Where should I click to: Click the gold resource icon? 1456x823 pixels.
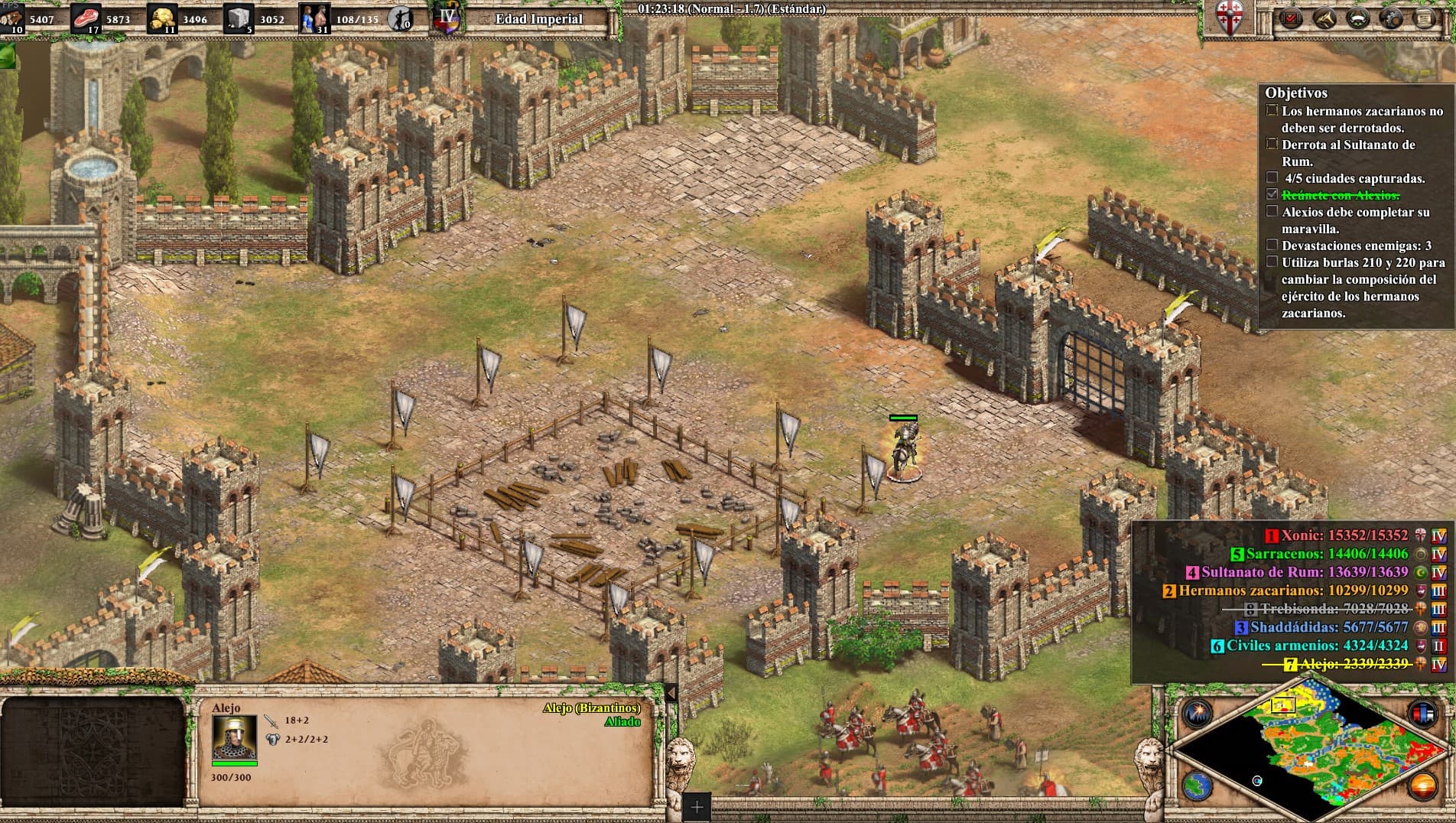[161, 18]
